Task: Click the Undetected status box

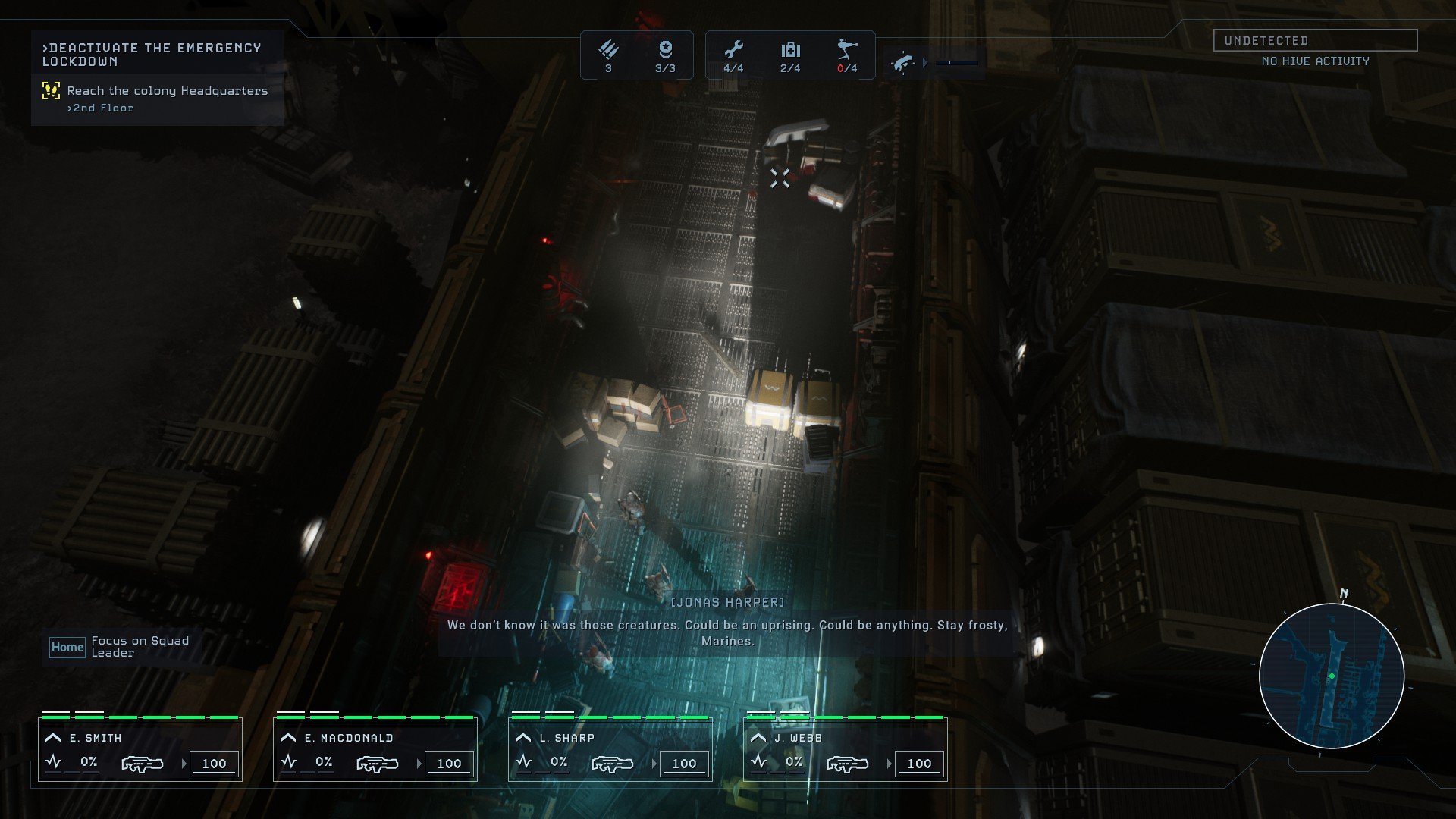Action: [1315, 40]
